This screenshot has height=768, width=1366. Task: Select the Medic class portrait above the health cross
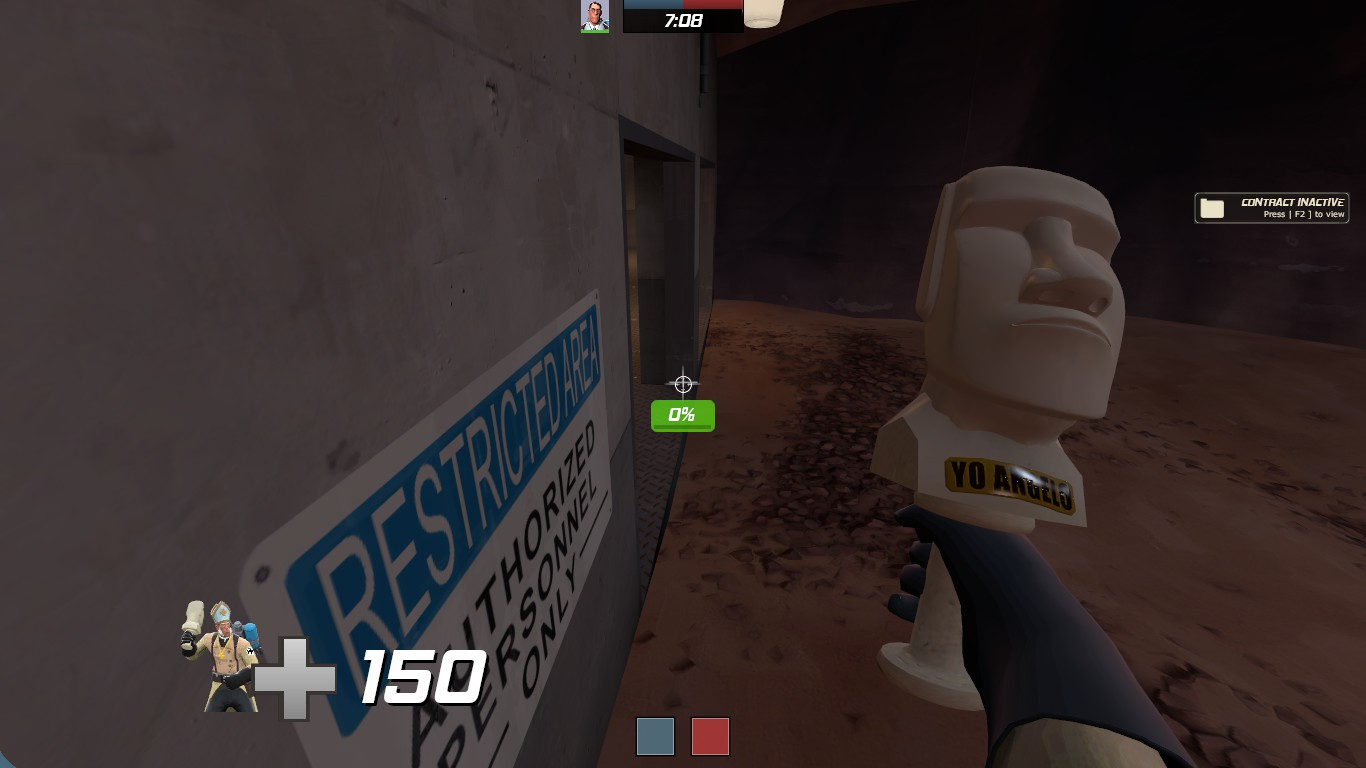(x=220, y=655)
